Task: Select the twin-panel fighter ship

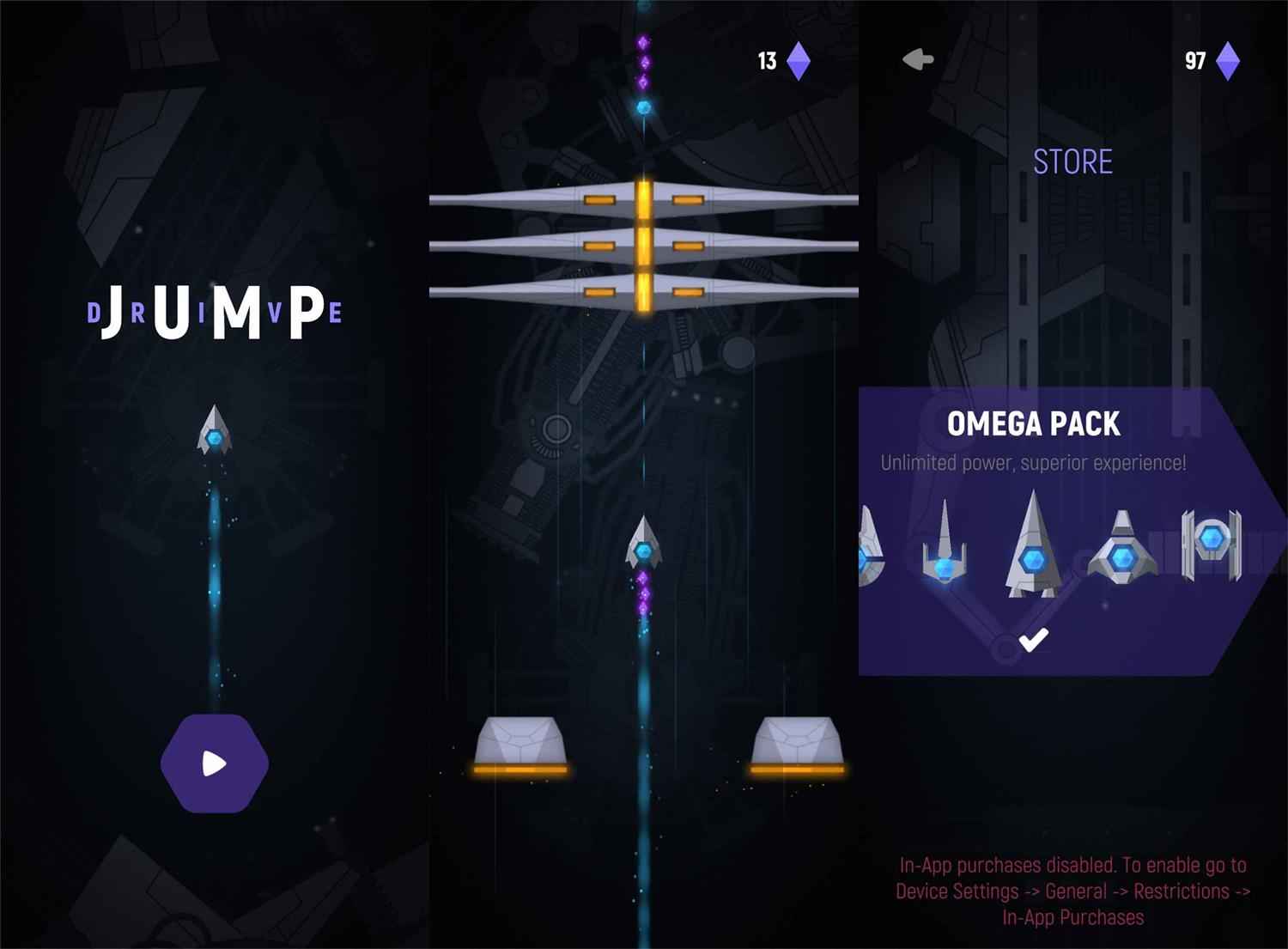Action: 1211,544
